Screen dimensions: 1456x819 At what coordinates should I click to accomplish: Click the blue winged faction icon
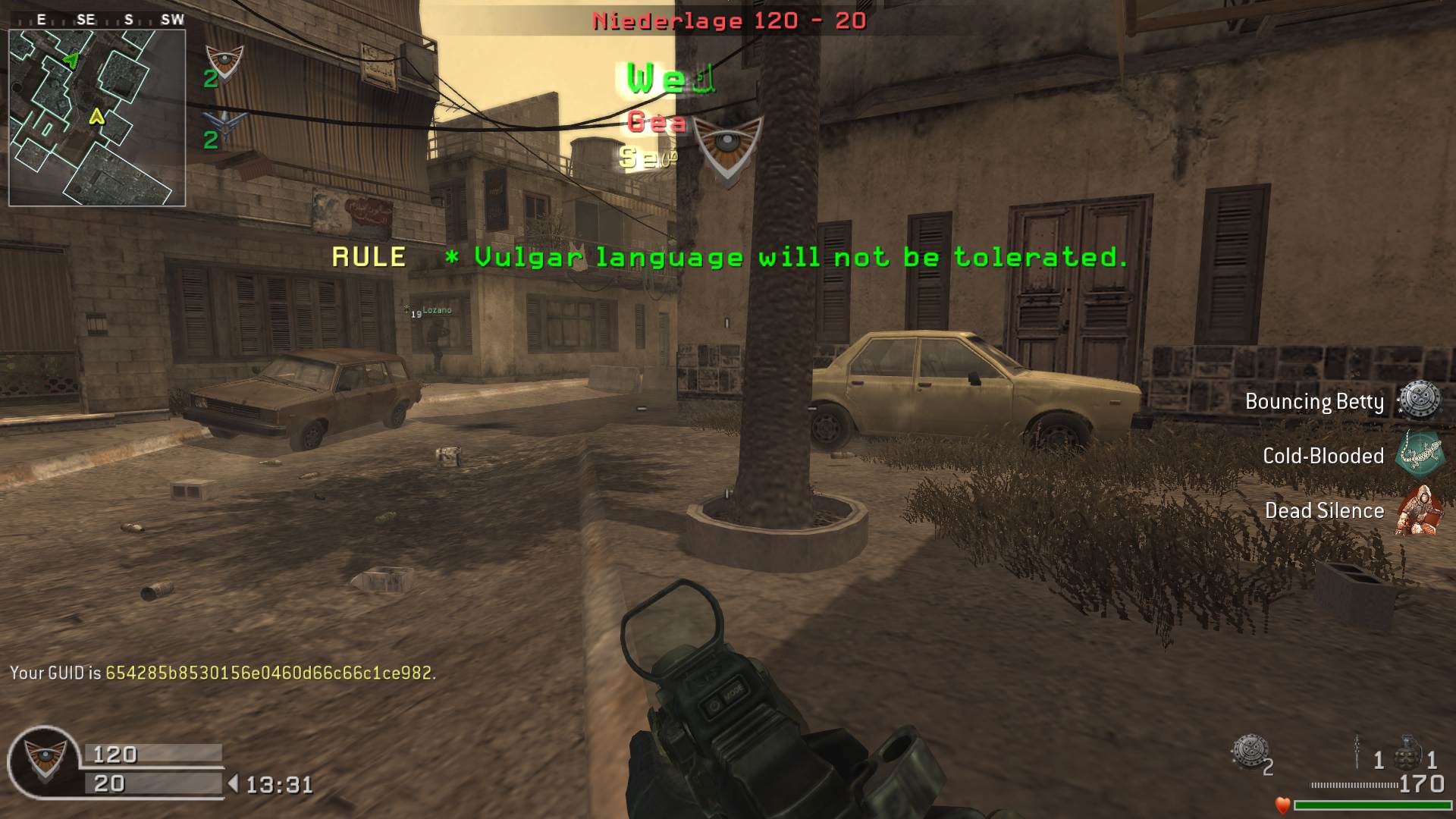pyautogui.click(x=225, y=123)
